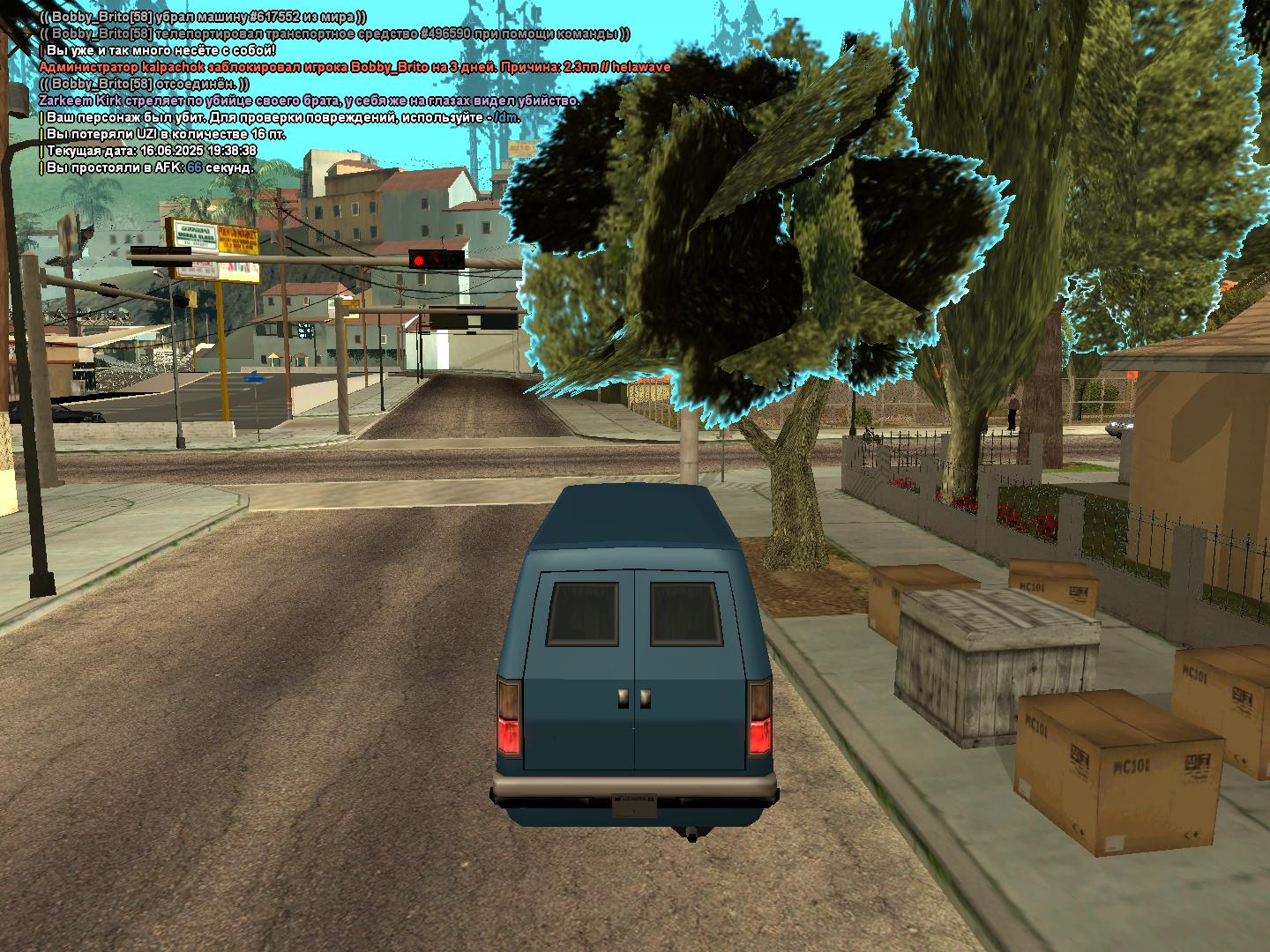Select the AFK 66 seconds chat line

point(150,167)
